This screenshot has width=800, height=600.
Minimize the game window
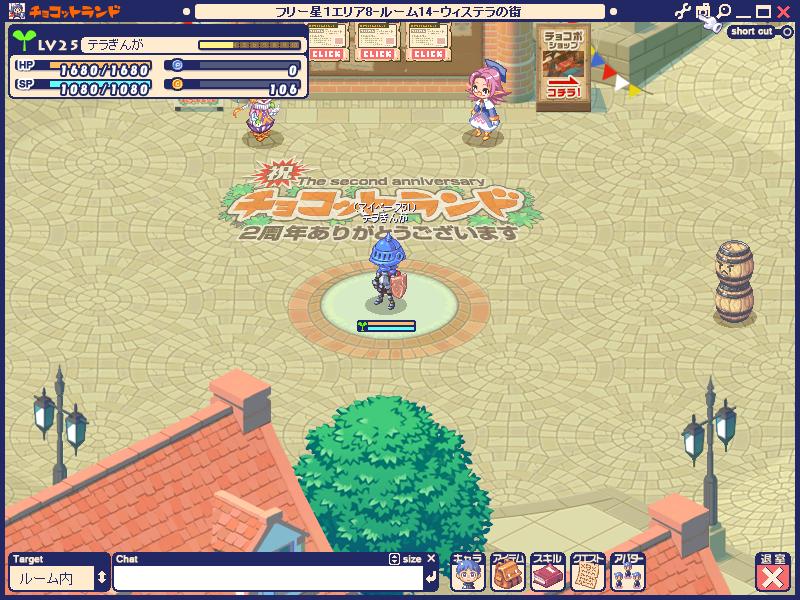pos(745,12)
